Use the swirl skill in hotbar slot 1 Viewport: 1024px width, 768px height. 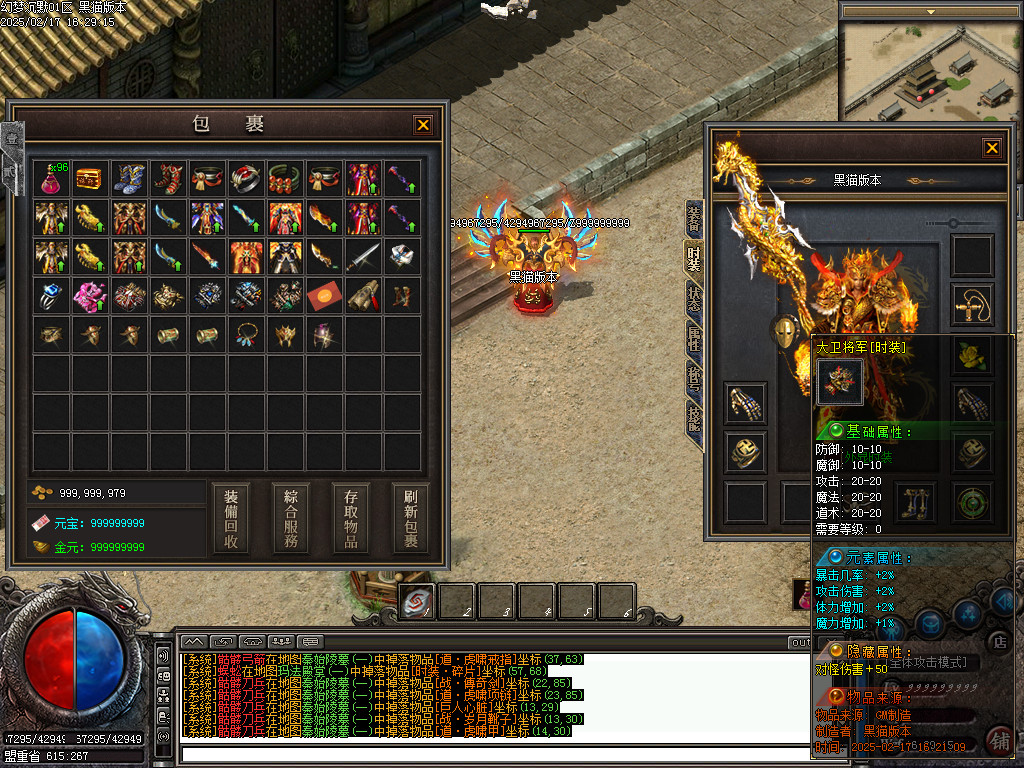coord(417,601)
